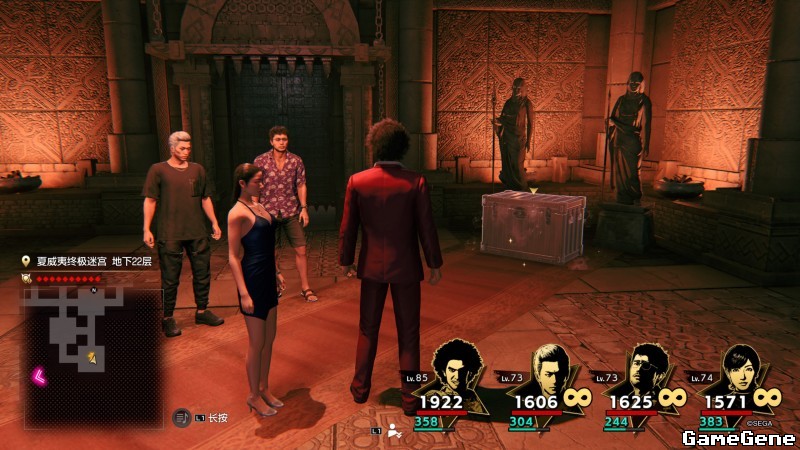Image resolution: width=800 pixels, height=450 pixels.
Task: Open the dungeon minimap
Action: click(x=93, y=342)
